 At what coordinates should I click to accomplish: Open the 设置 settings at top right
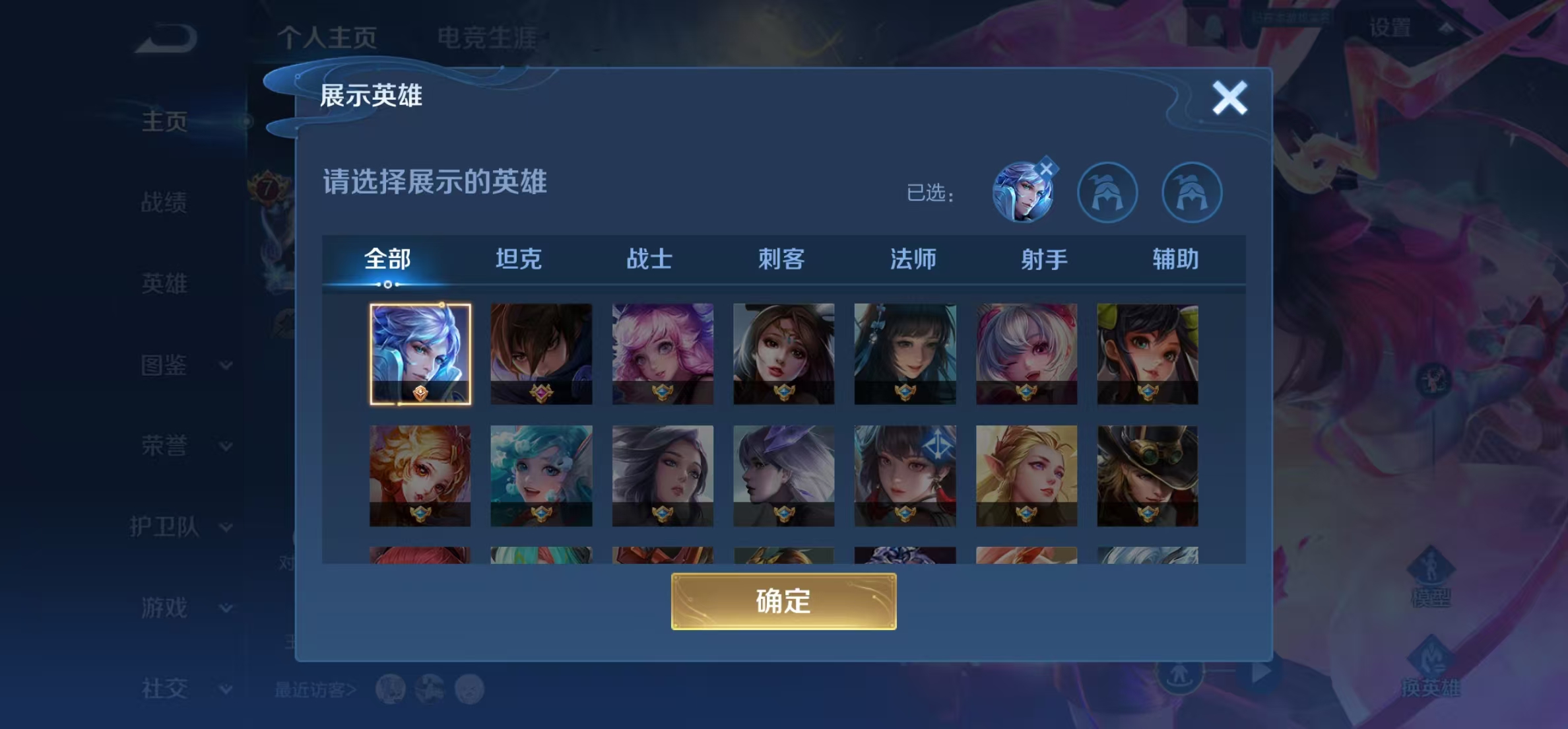(x=1390, y=26)
